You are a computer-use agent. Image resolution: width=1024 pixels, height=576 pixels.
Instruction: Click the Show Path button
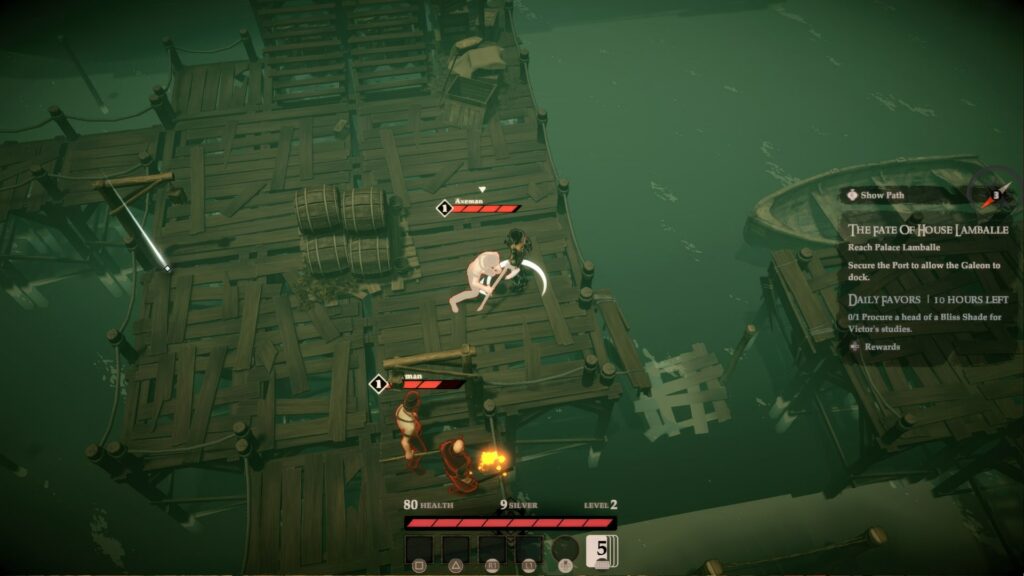click(x=880, y=195)
